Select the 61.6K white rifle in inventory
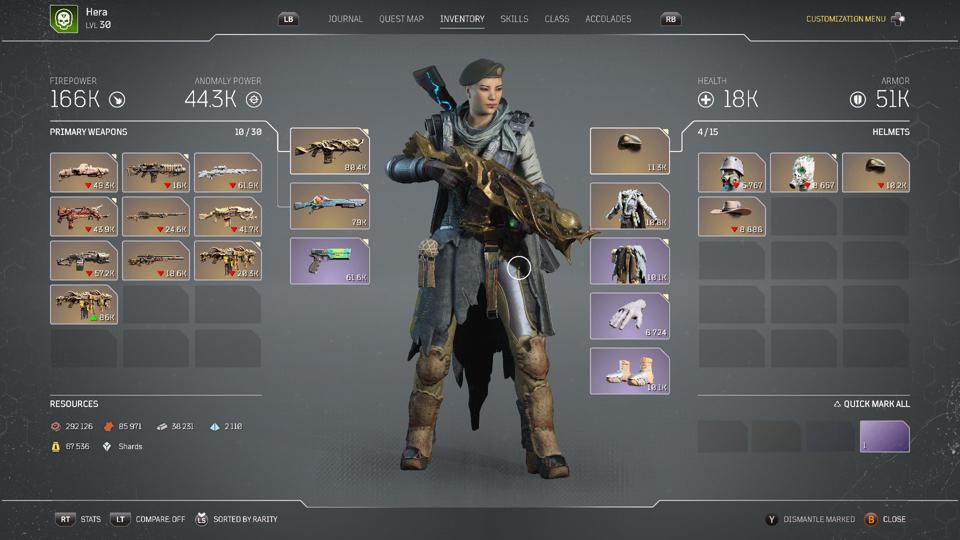This screenshot has width=960, height=540. pyautogui.click(x=228, y=172)
